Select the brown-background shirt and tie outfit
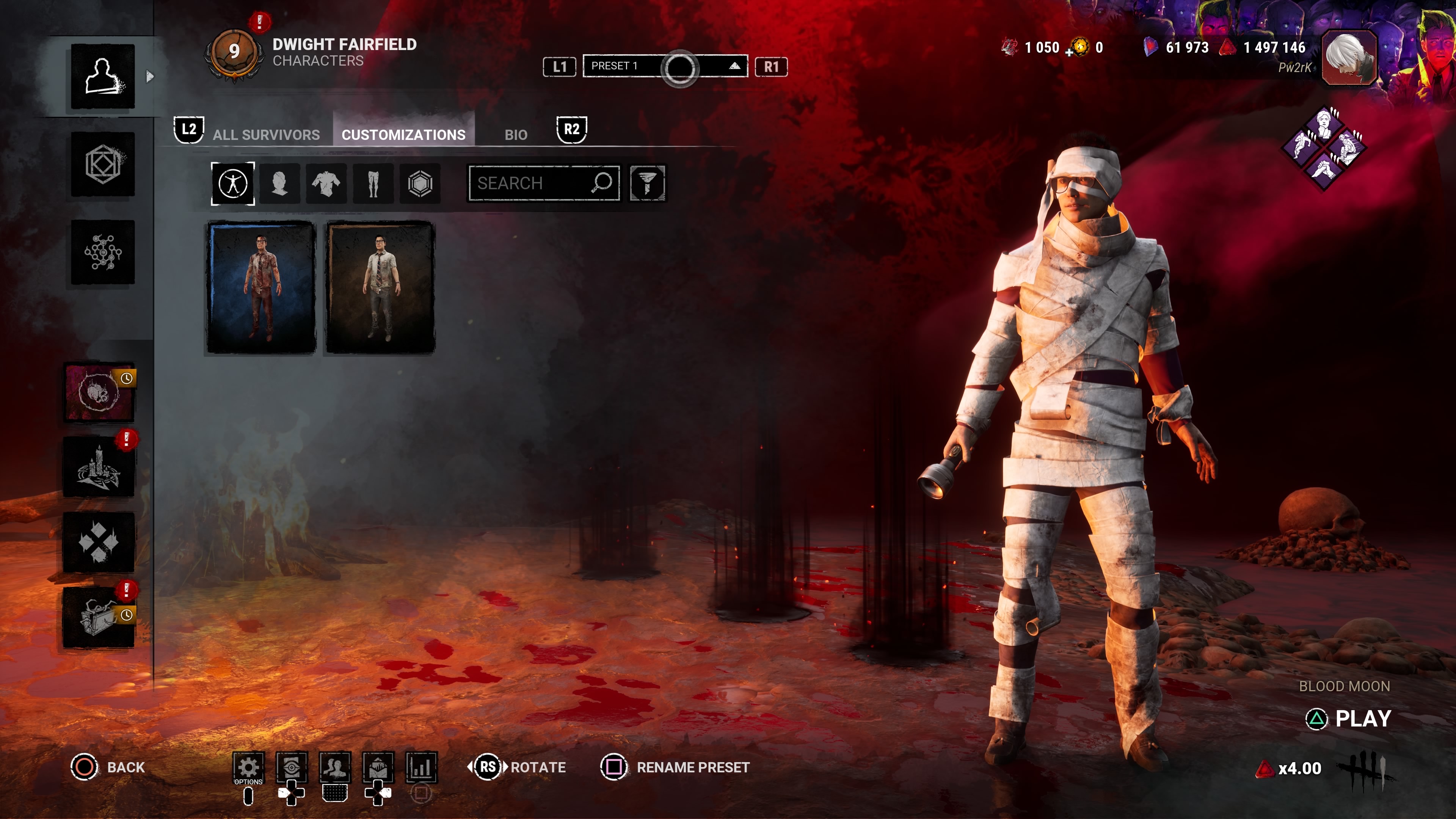The width and height of the screenshot is (1456, 819). 380,288
